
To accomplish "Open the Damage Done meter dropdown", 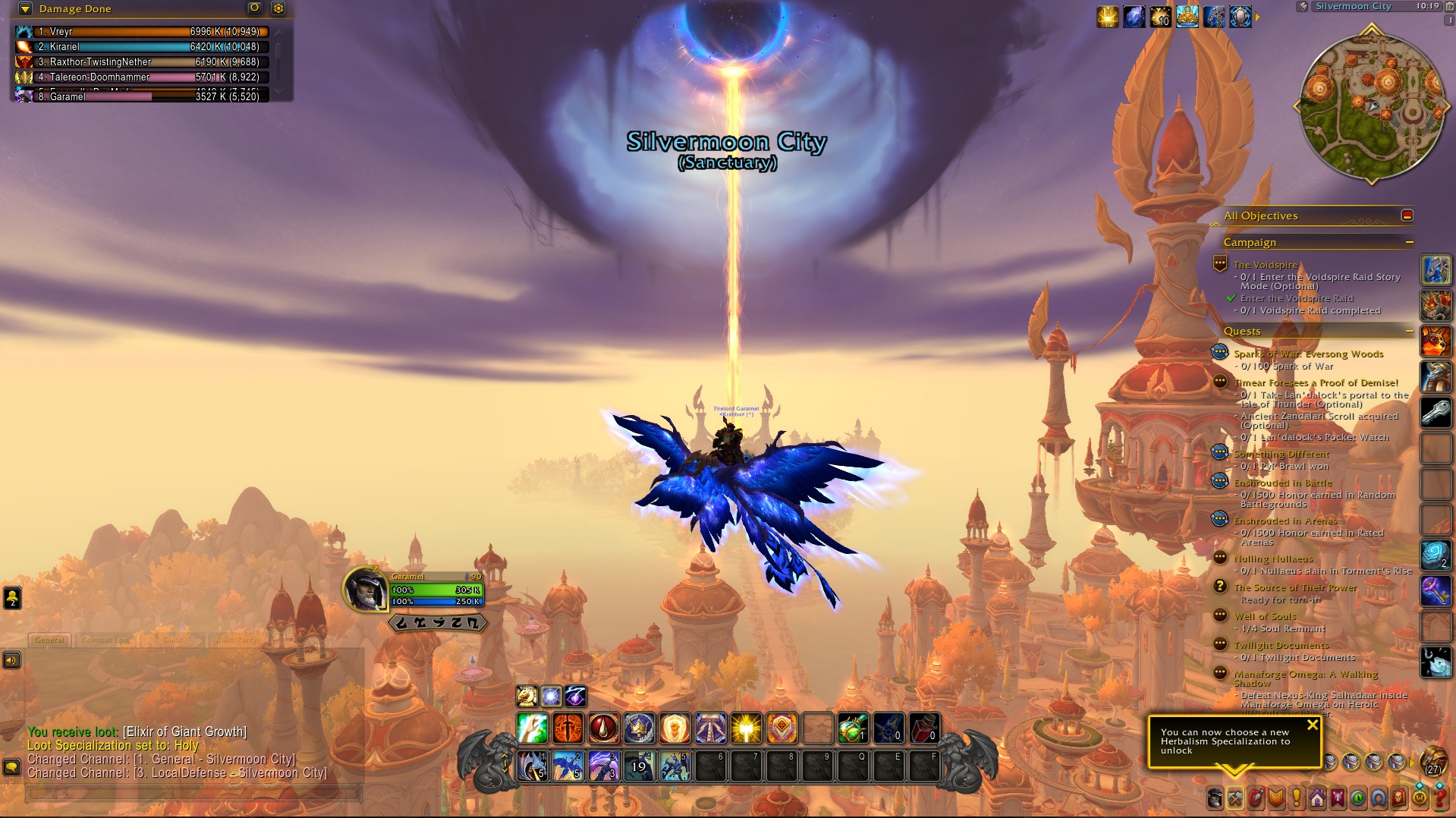I will click(25, 9).
